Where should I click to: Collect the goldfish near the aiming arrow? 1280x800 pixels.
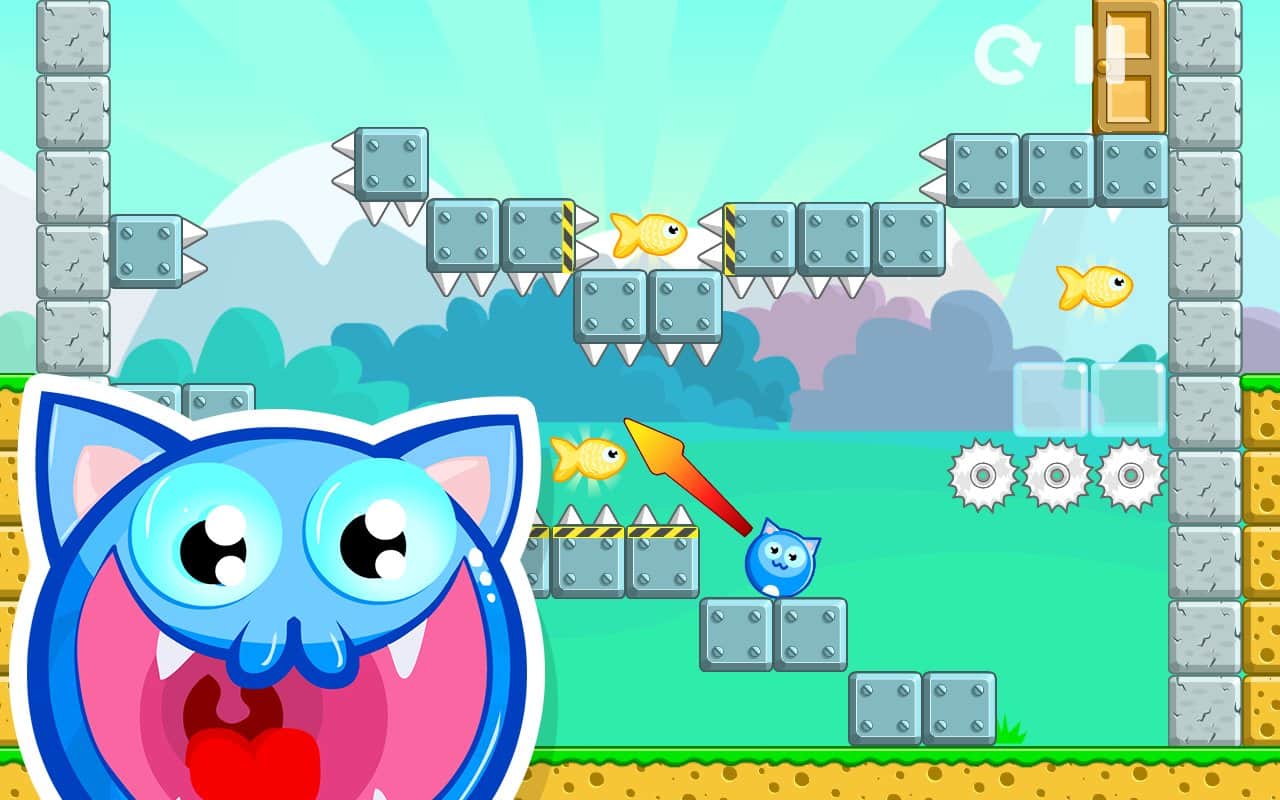pos(590,458)
